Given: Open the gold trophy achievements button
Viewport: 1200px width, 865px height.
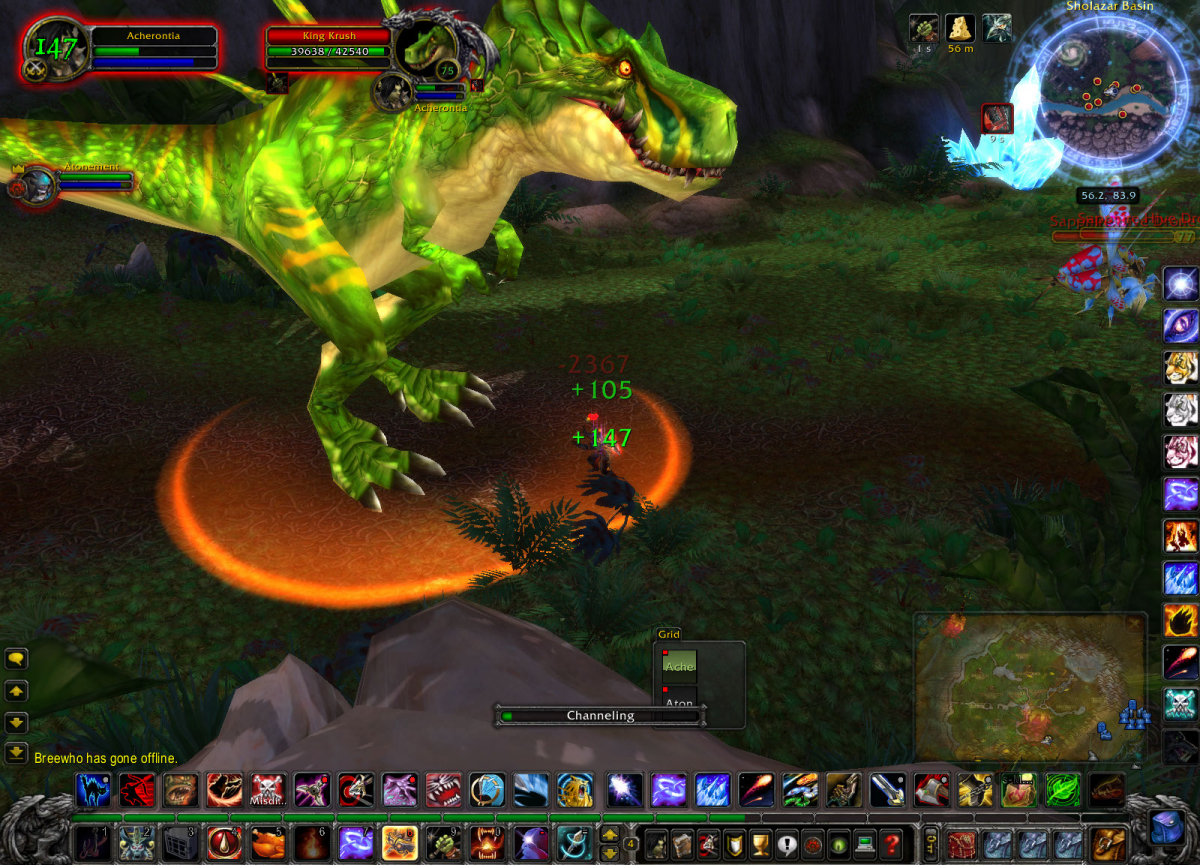Looking at the screenshot, I should [760, 843].
